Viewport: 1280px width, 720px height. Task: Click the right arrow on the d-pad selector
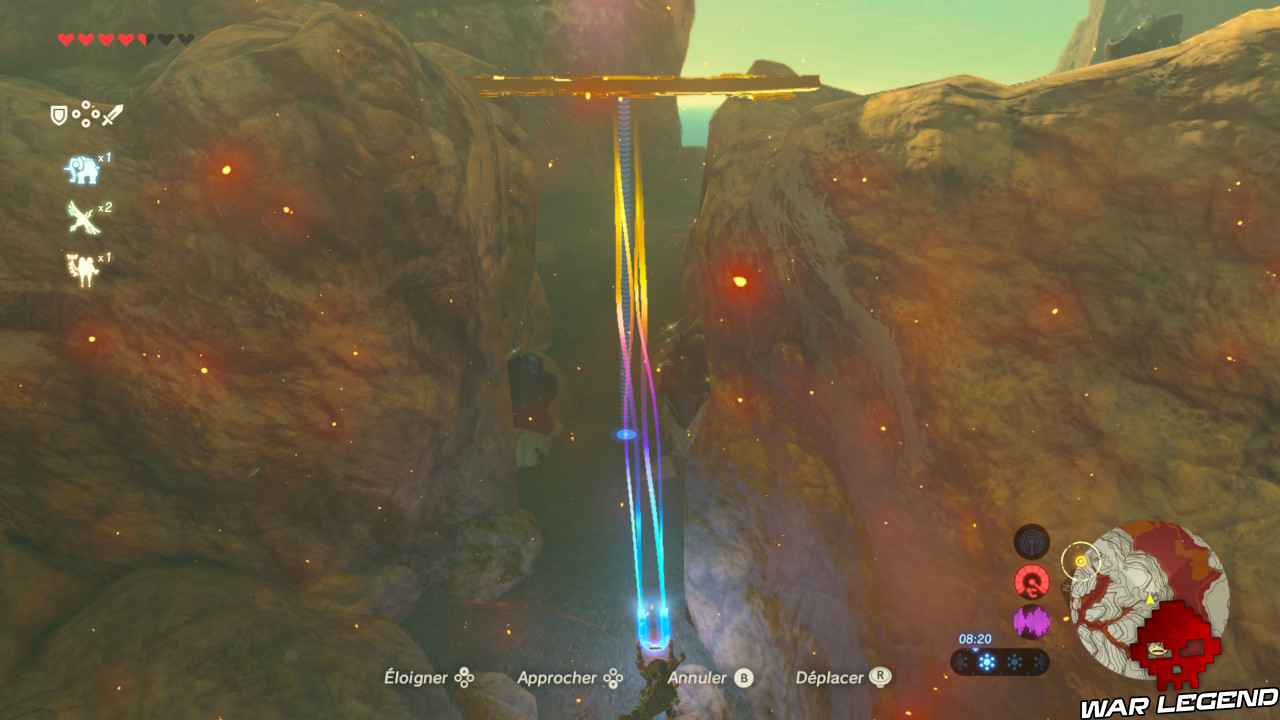96,114
